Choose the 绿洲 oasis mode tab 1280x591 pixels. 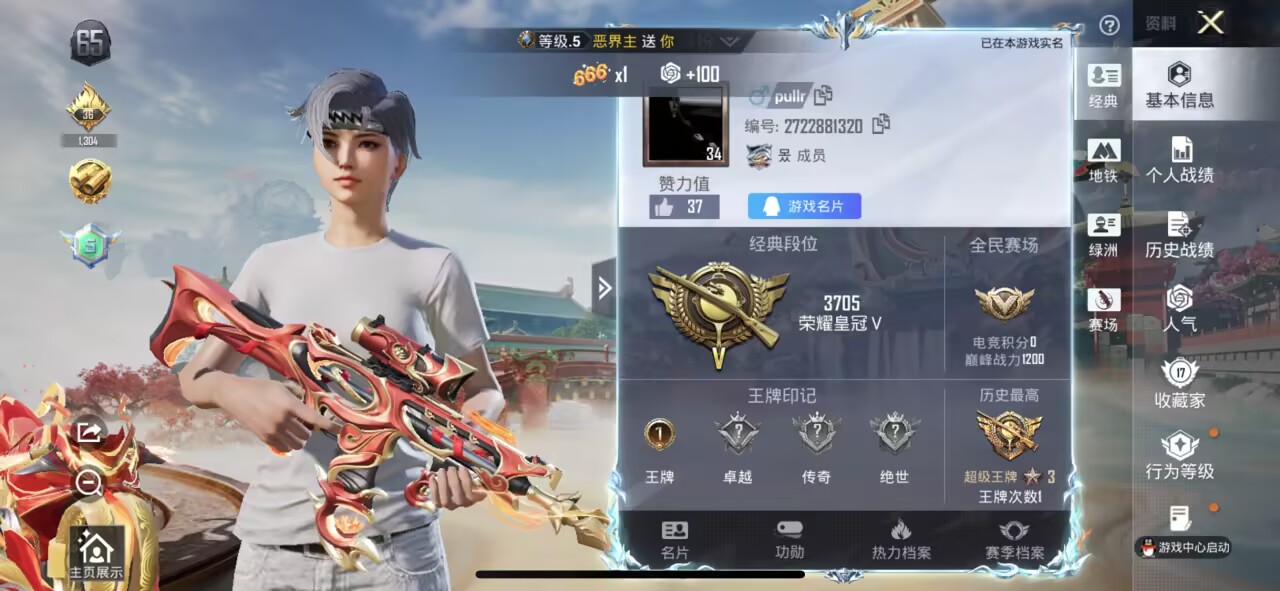pyautogui.click(x=1104, y=236)
